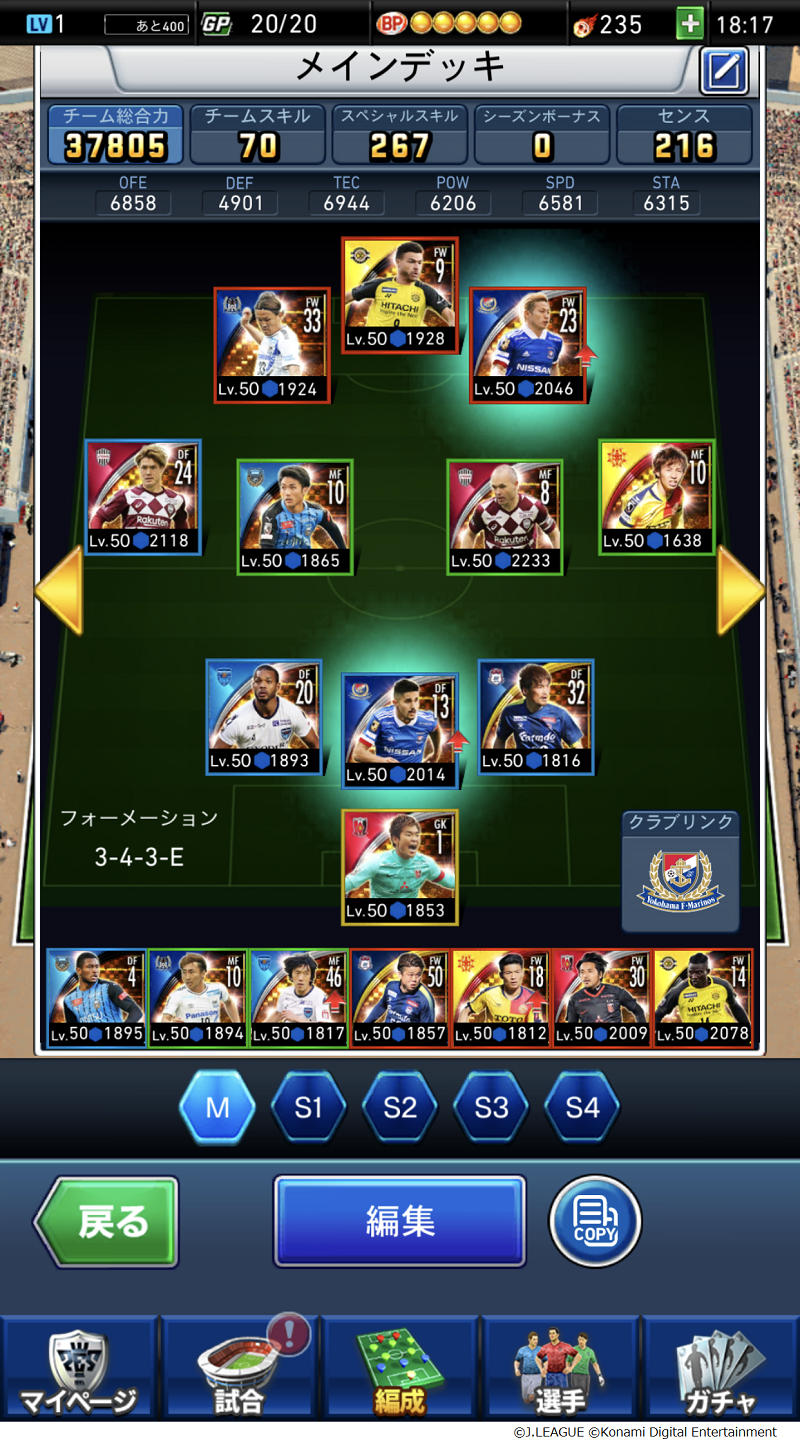
Task: Go back with the green 戻る button
Action: click(107, 1221)
